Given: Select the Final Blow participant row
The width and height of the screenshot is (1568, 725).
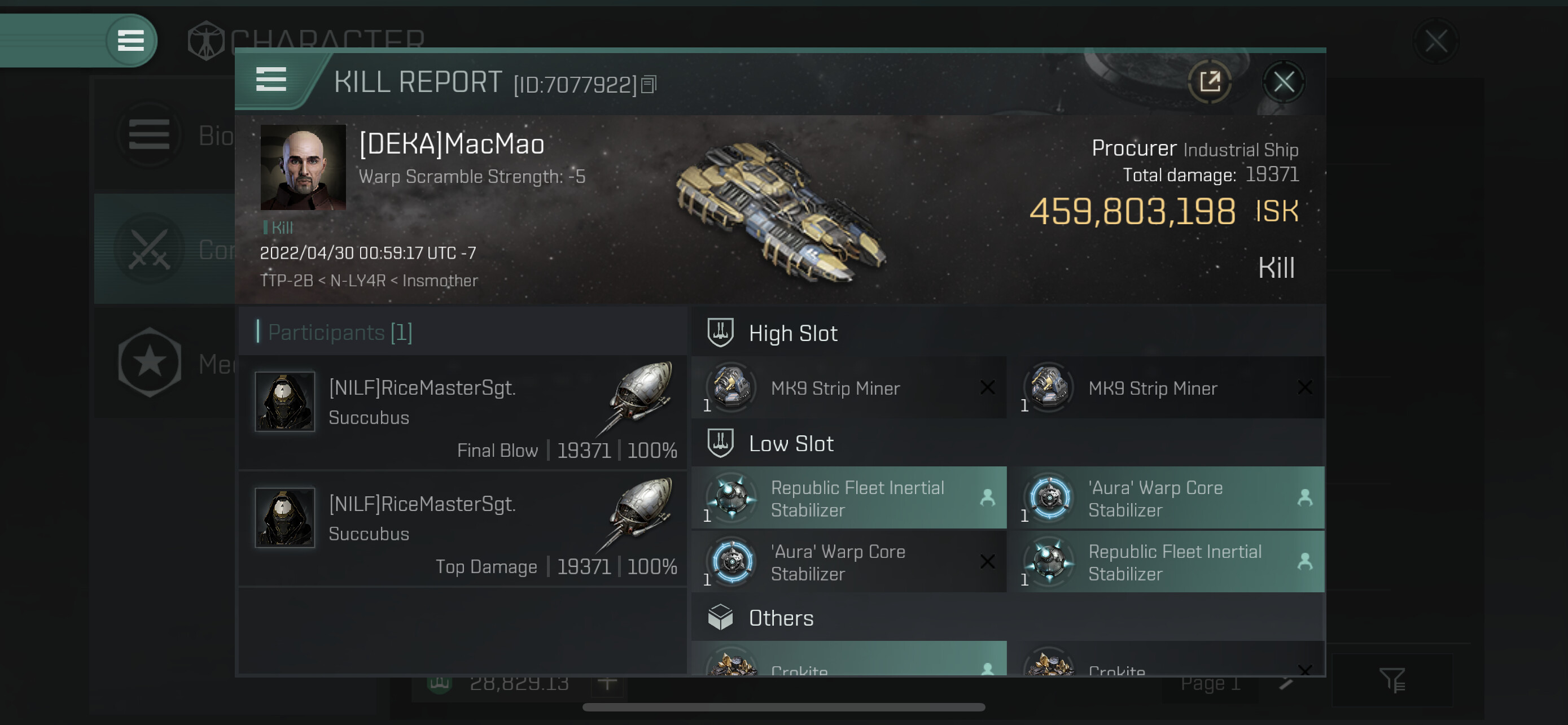Looking at the screenshot, I should tap(463, 412).
